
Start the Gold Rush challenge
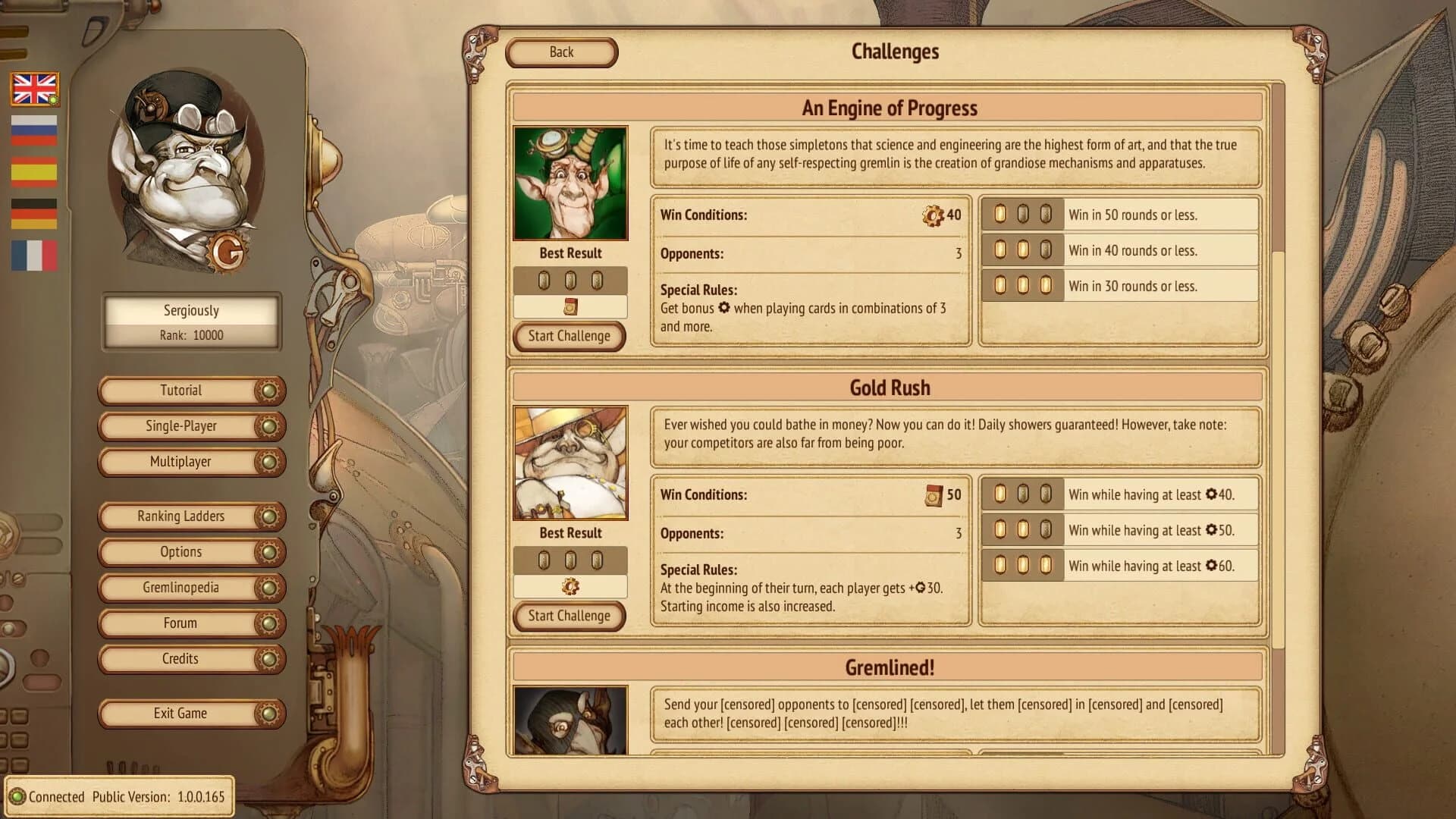point(569,616)
